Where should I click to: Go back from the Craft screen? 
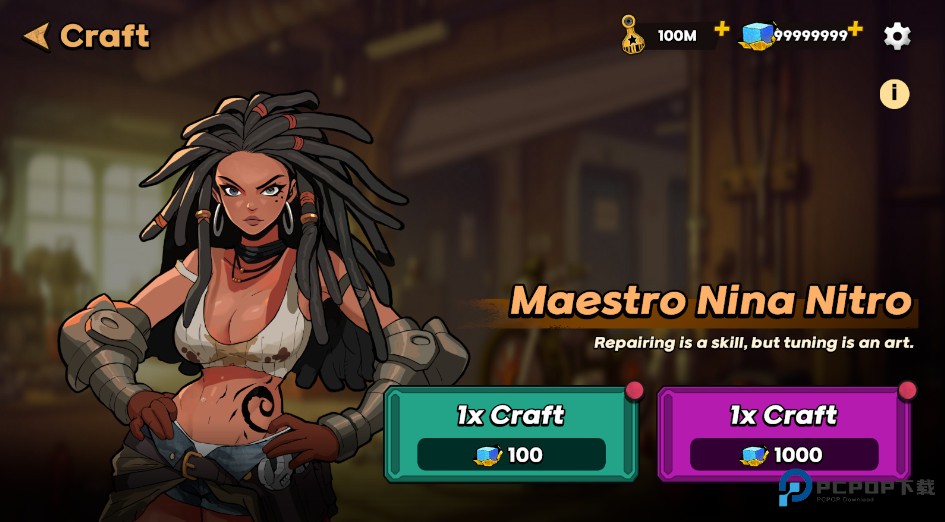[x=37, y=37]
